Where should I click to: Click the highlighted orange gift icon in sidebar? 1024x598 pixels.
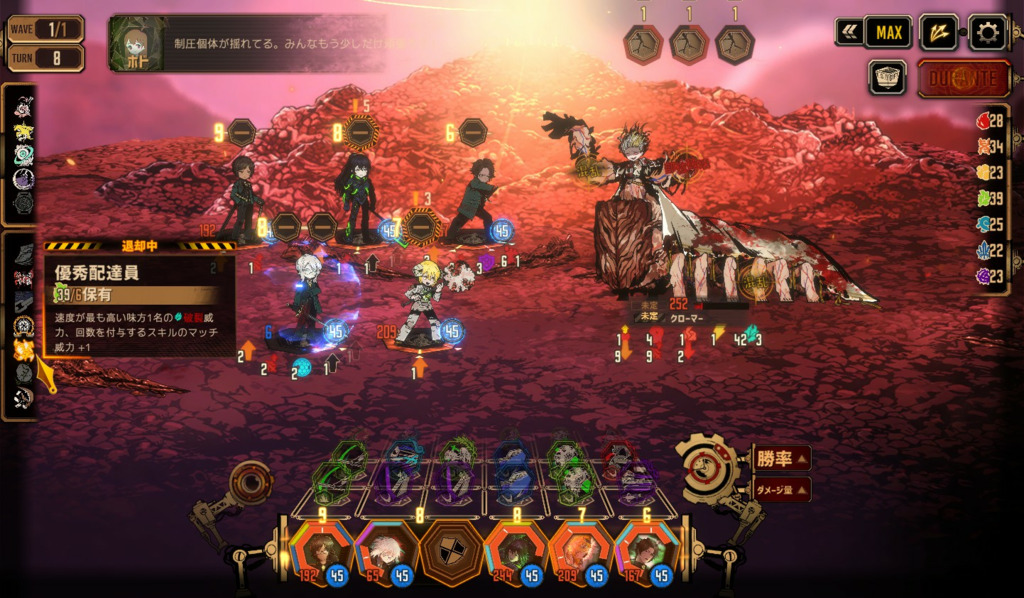pos(23,350)
